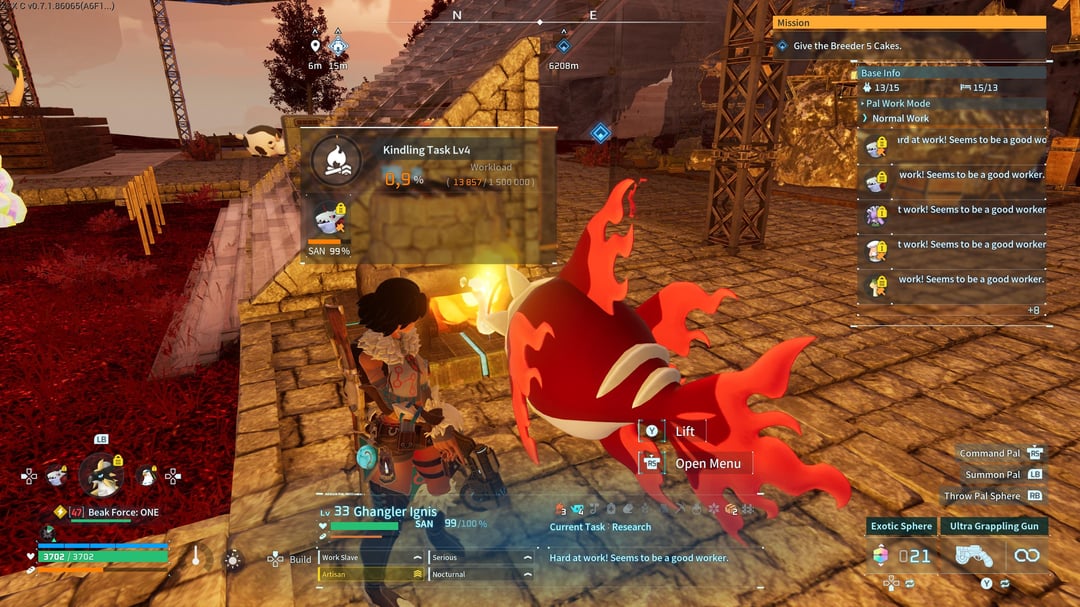1080x607 pixels.
Task: Select the Normal Work mode entry
Action: click(x=900, y=118)
